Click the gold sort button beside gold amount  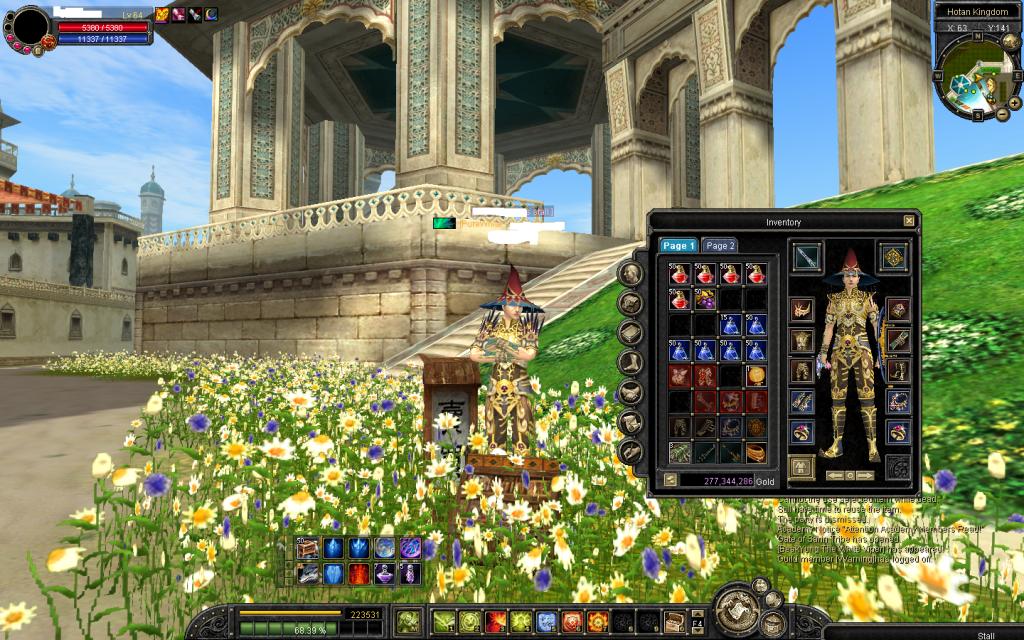pos(670,480)
